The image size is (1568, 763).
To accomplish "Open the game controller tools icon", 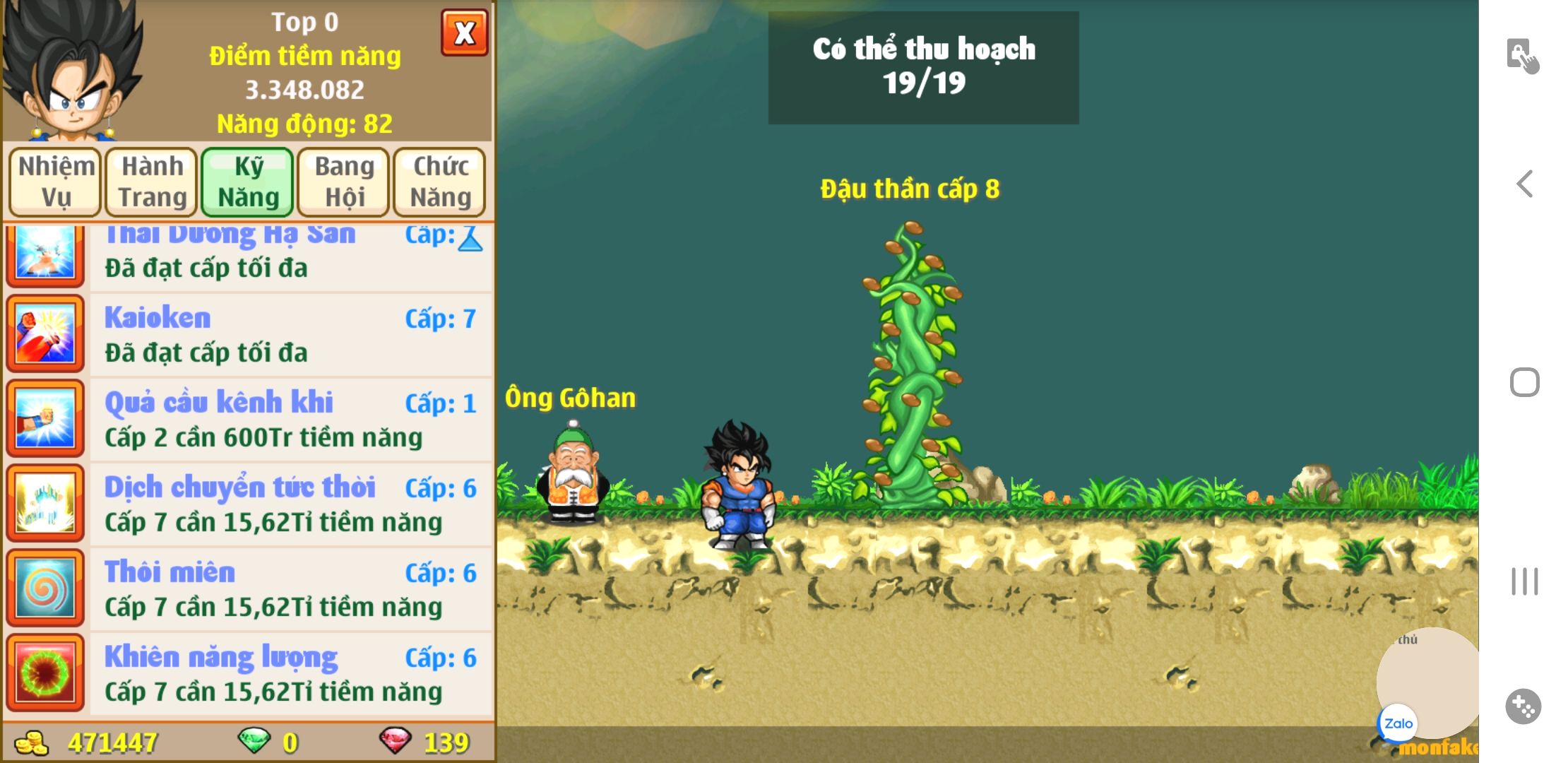I will click(1523, 706).
